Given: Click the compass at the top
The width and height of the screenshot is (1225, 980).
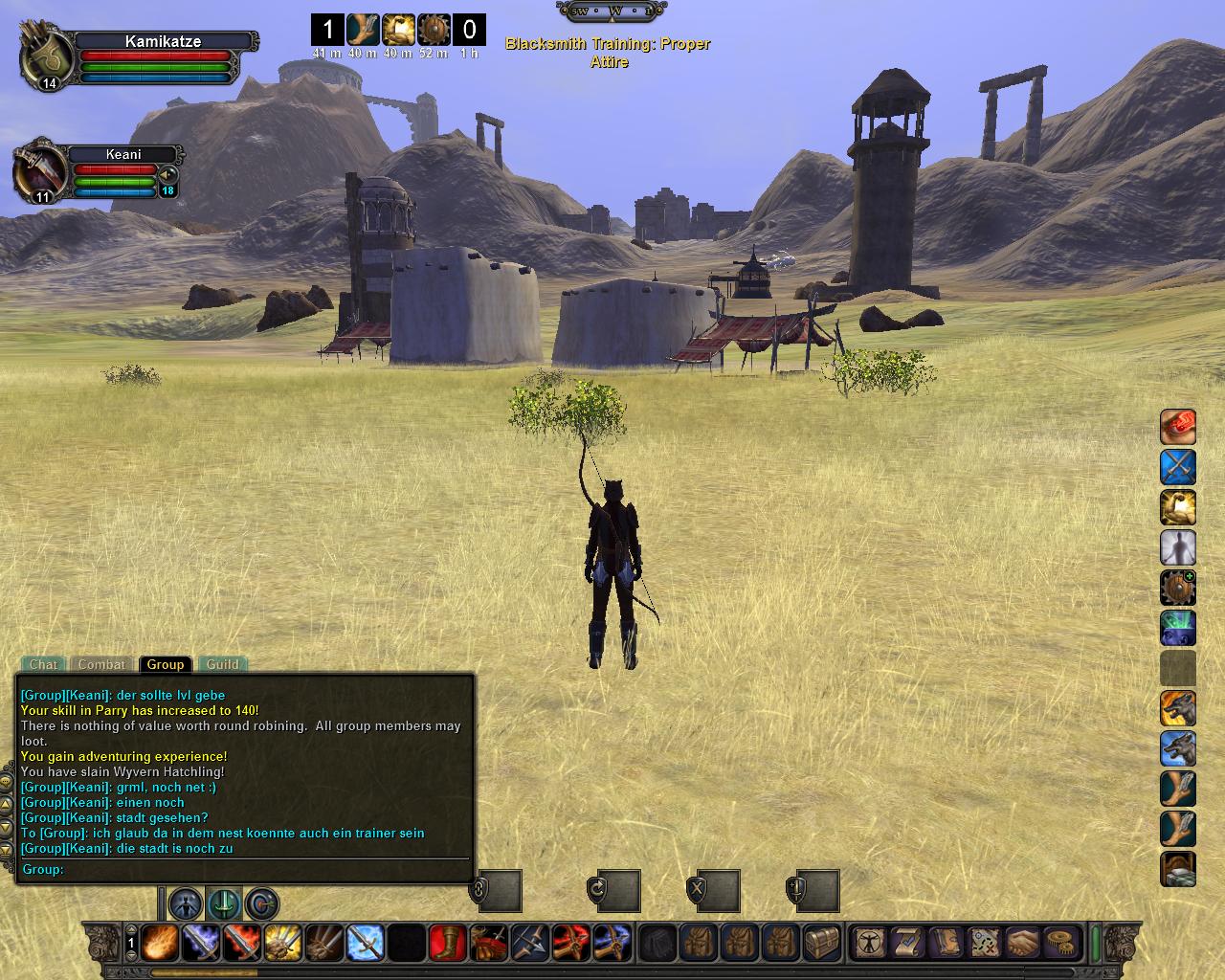Looking at the screenshot, I should [x=612, y=11].
